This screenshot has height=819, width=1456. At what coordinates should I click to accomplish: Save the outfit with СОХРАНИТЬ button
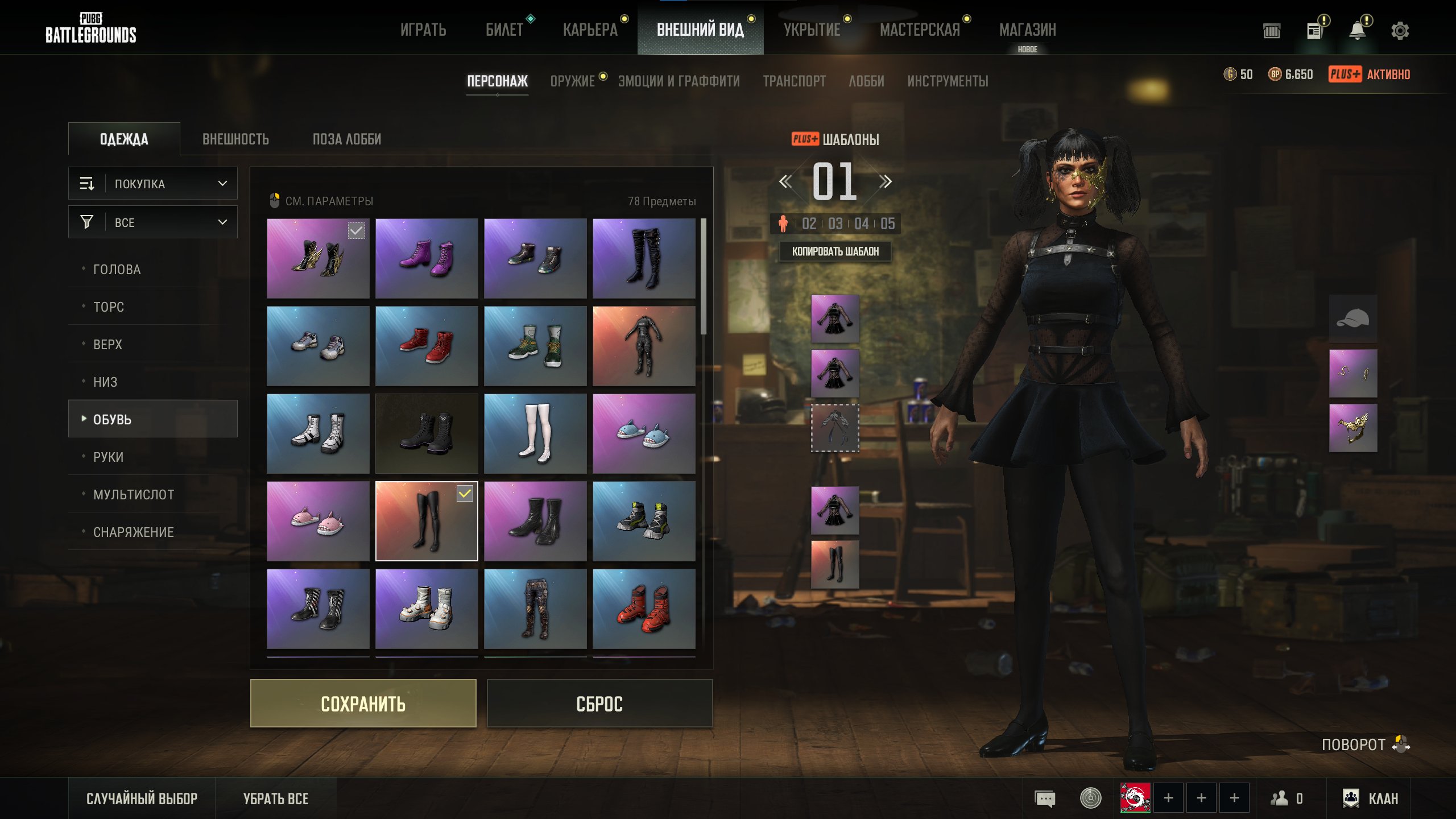[363, 704]
